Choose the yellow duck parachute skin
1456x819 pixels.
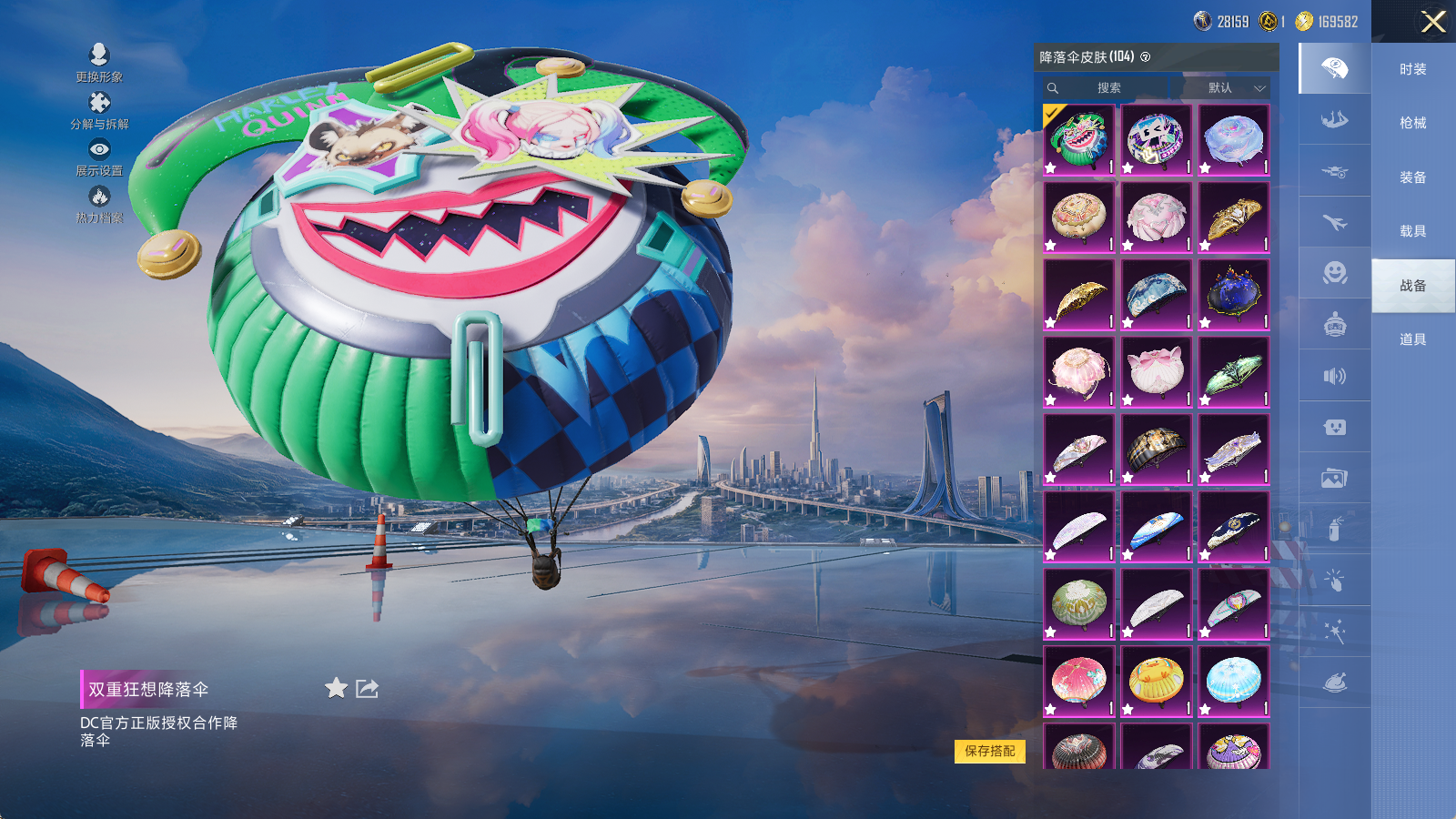tap(1156, 682)
